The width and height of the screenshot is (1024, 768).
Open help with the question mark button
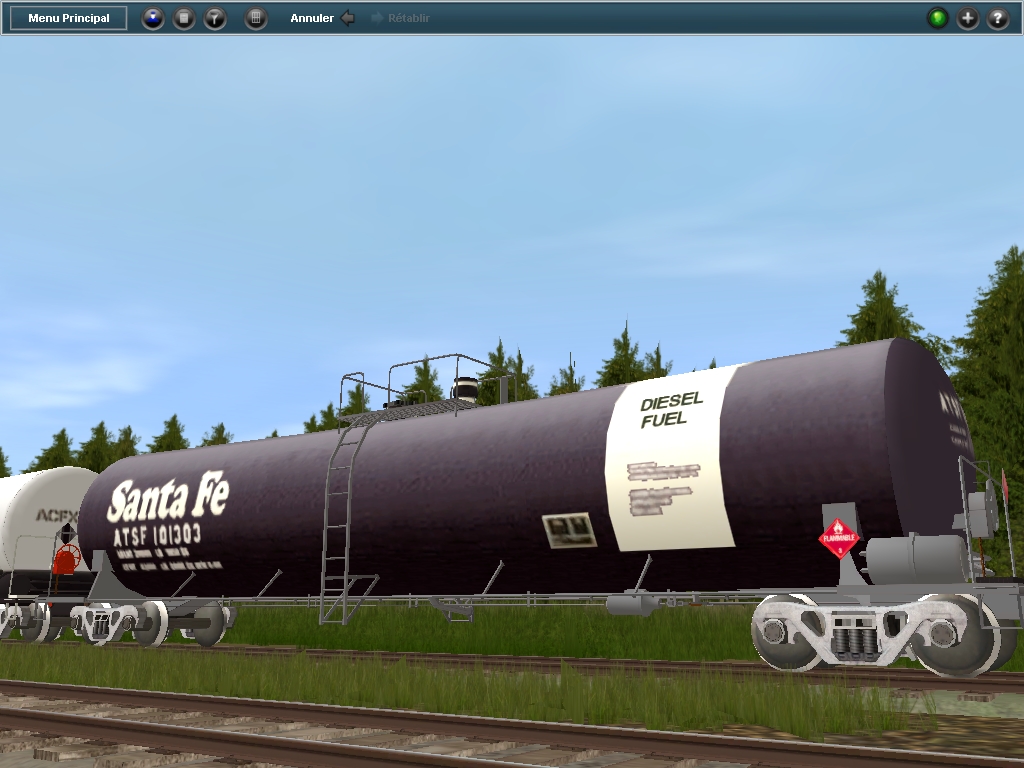point(998,18)
